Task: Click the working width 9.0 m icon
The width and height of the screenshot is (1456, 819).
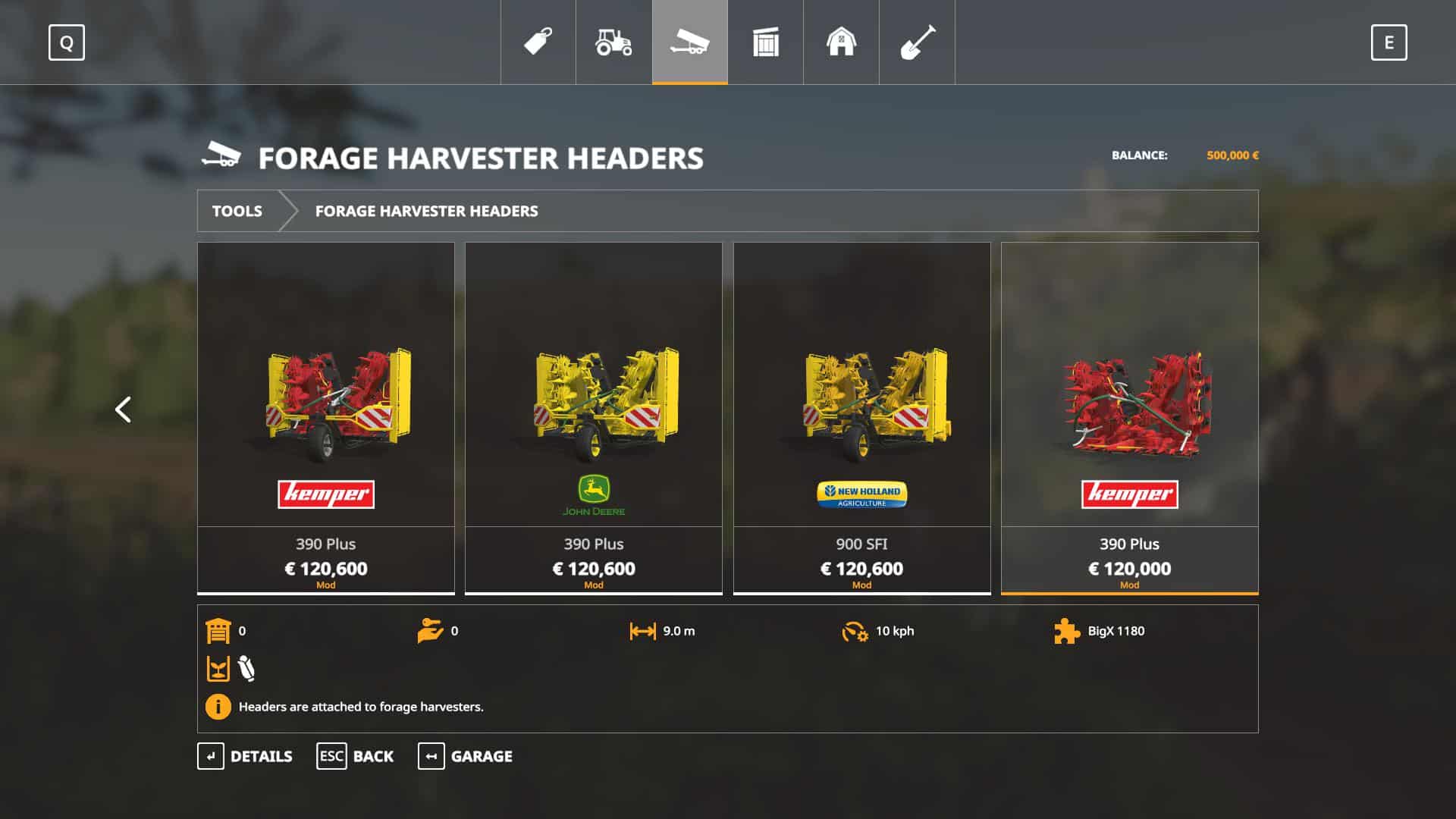Action: pyautogui.click(x=642, y=630)
